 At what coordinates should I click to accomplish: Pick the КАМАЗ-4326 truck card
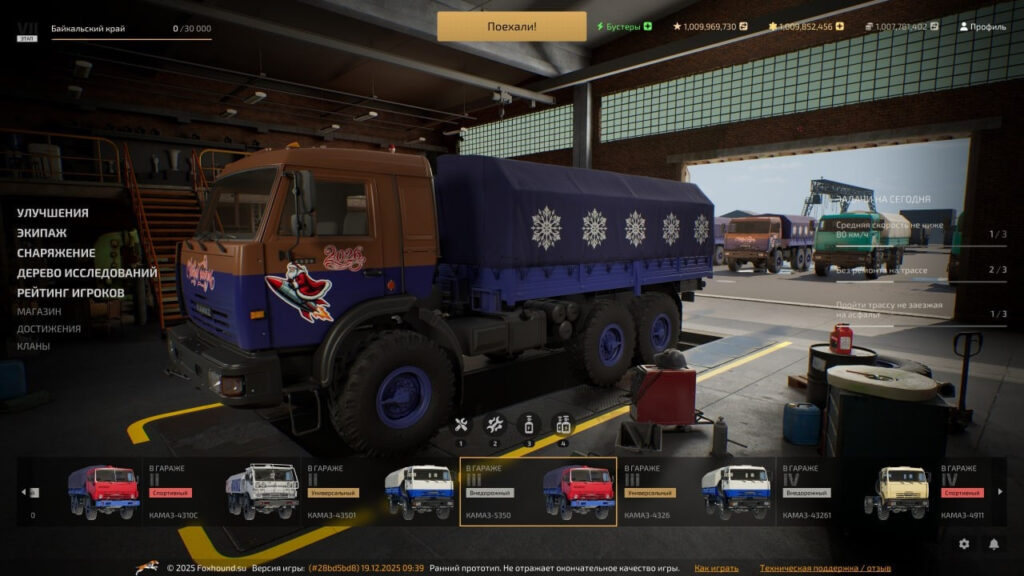[696, 492]
